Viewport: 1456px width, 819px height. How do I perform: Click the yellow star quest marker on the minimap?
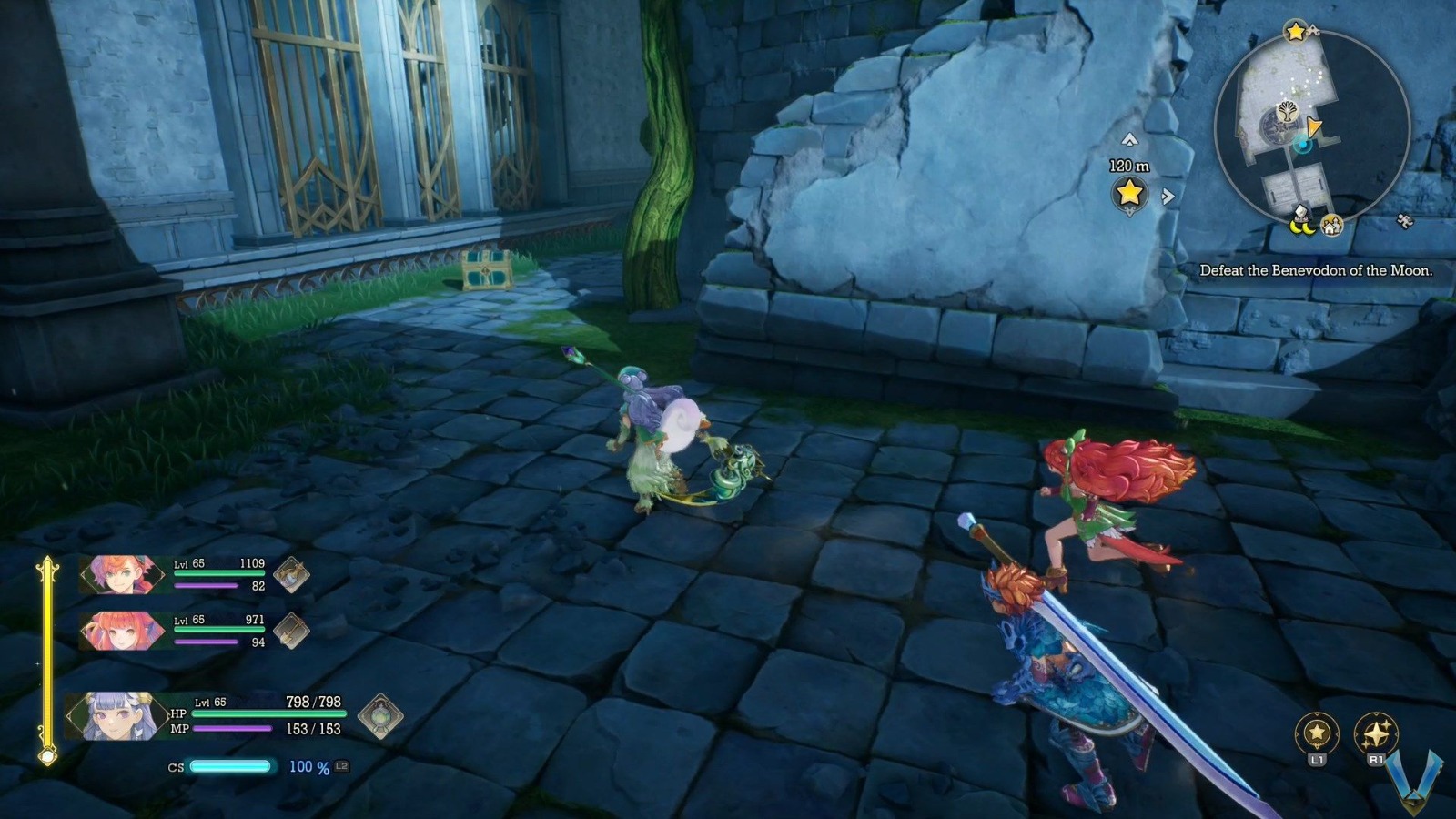coord(1294,30)
